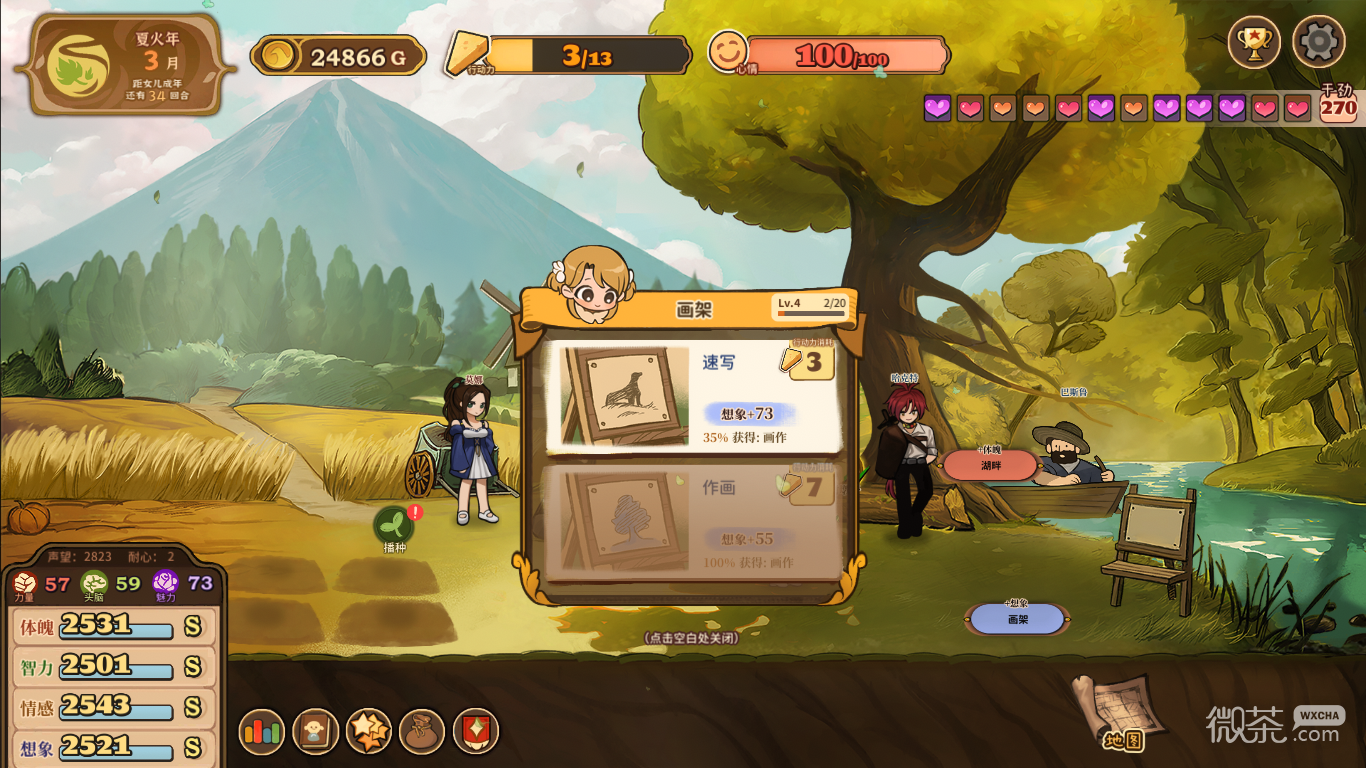Select the 画架 easel location button
The height and width of the screenshot is (768, 1366).
(1017, 619)
